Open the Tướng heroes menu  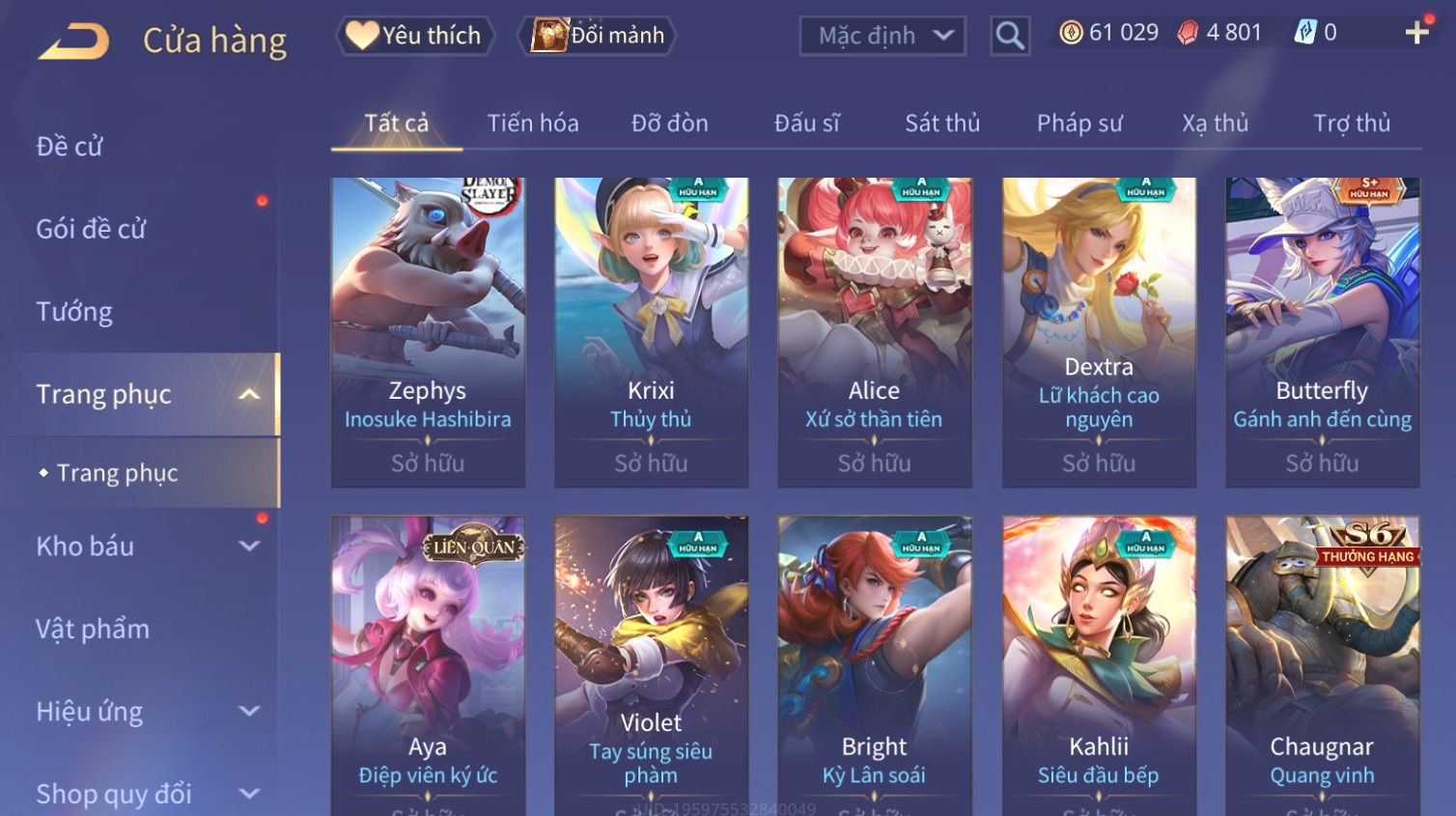tap(74, 312)
